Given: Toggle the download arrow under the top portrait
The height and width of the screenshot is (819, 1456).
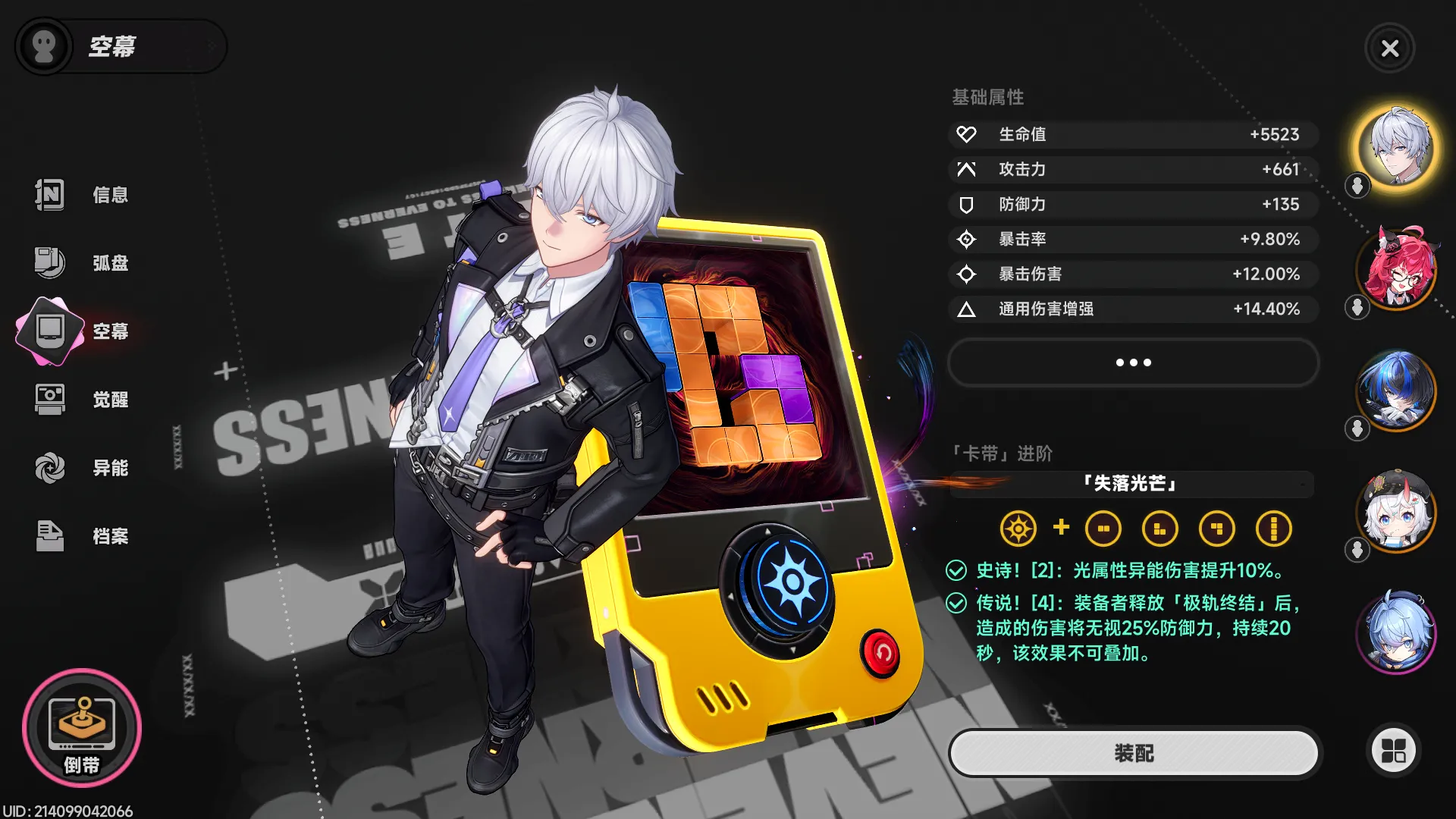Looking at the screenshot, I should pyautogui.click(x=1357, y=187).
